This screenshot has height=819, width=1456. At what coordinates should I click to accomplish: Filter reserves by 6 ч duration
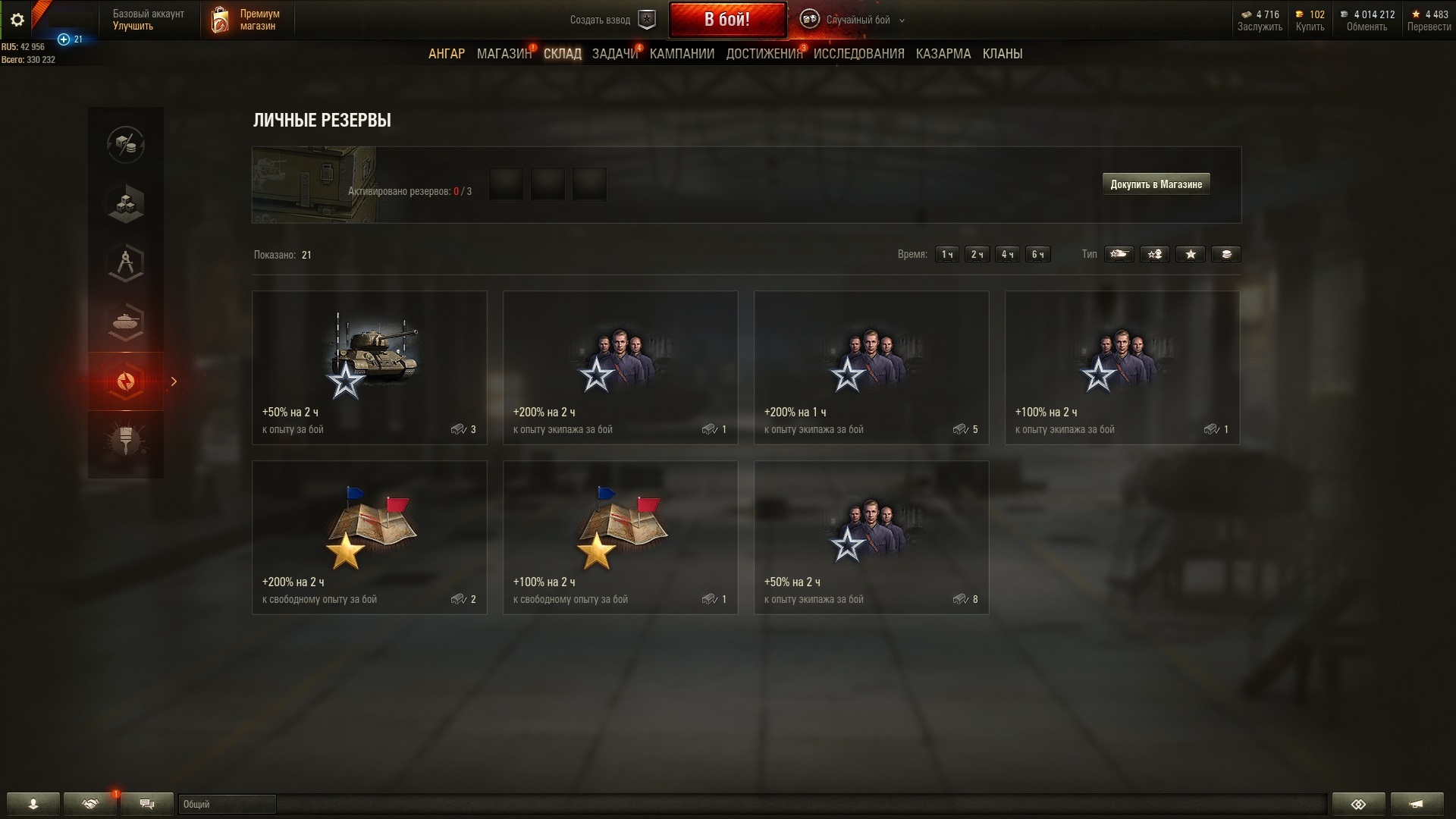click(x=1037, y=255)
